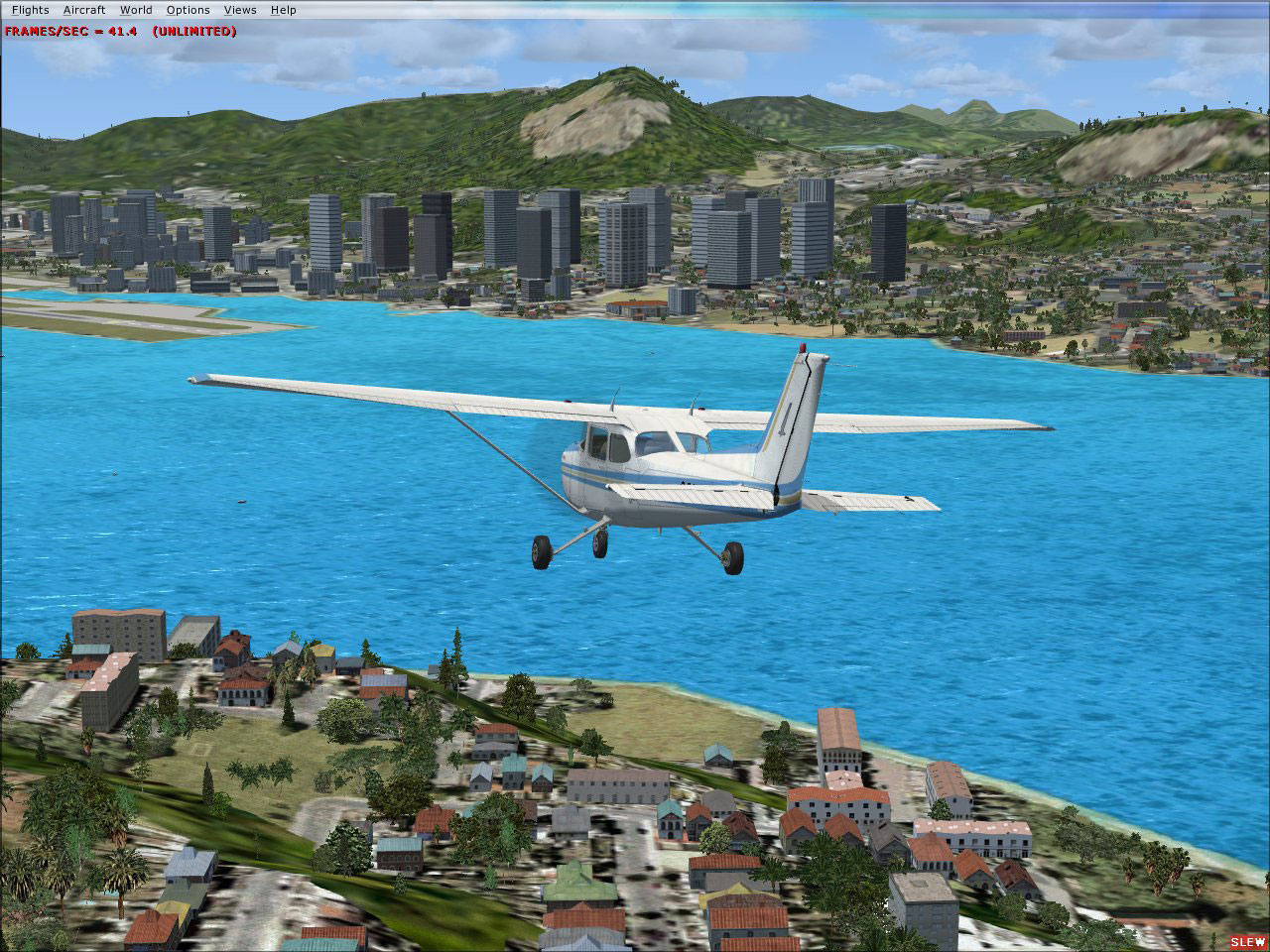Open the World menu
The width and height of the screenshot is (1270, 952).
click(x=135, y=9)
